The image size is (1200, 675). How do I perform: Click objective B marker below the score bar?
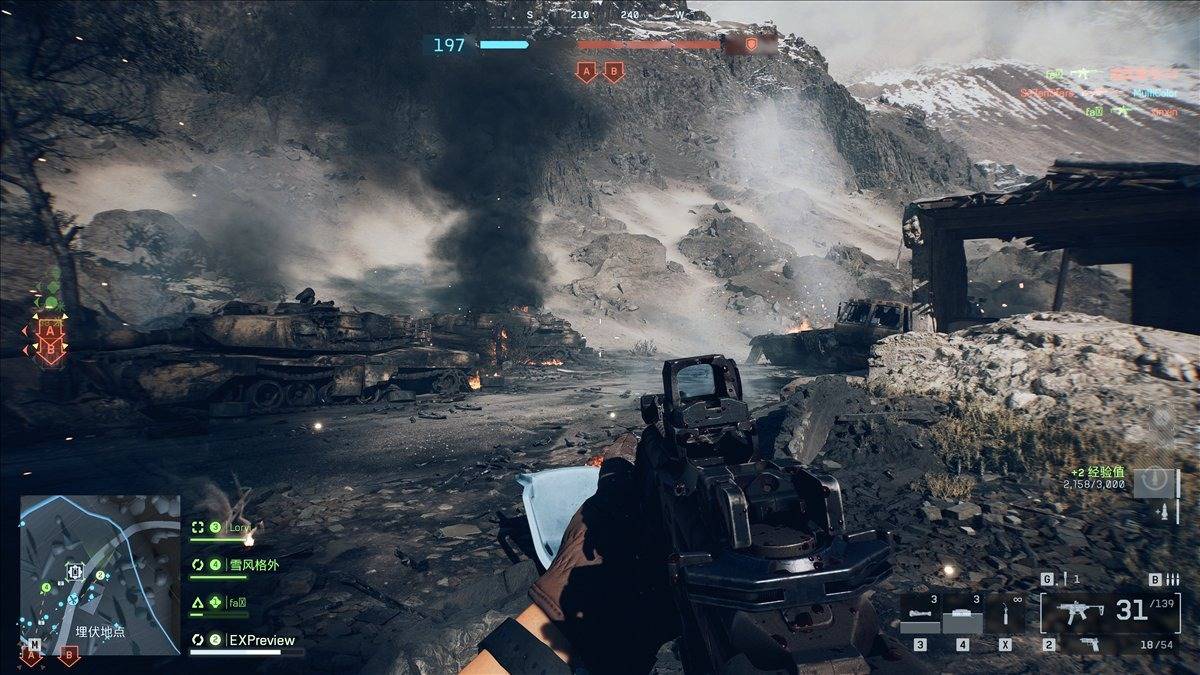tap(614, 72)
